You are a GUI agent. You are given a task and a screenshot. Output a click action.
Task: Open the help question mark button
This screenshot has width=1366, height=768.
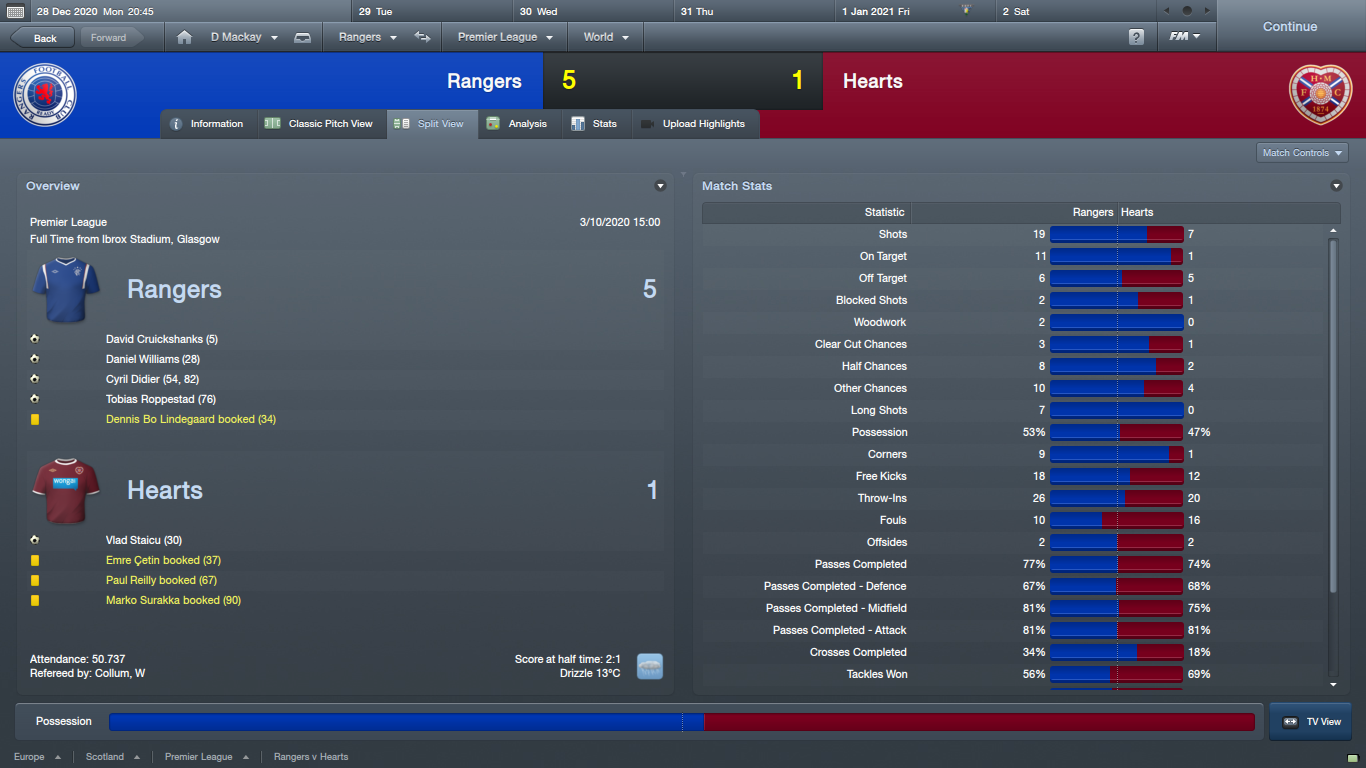[1136, 37]
